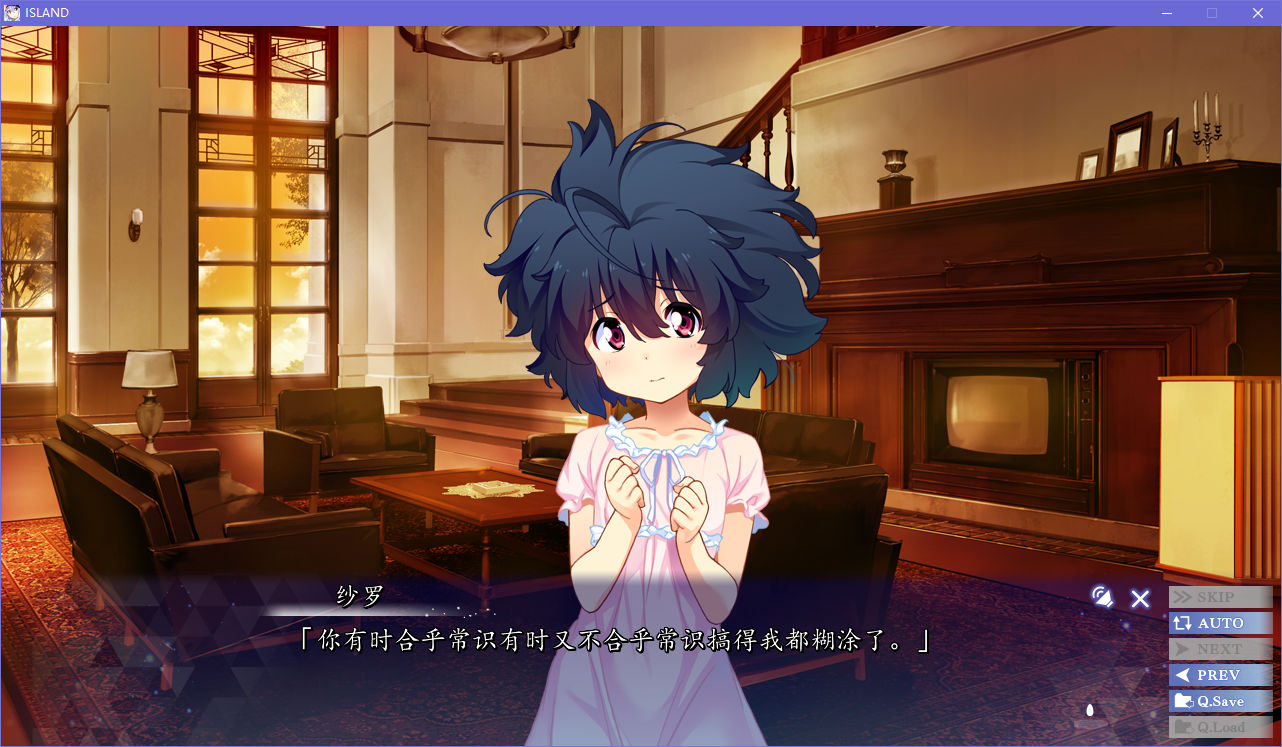Quick save with the Q.Save button

pos(1220,701)
